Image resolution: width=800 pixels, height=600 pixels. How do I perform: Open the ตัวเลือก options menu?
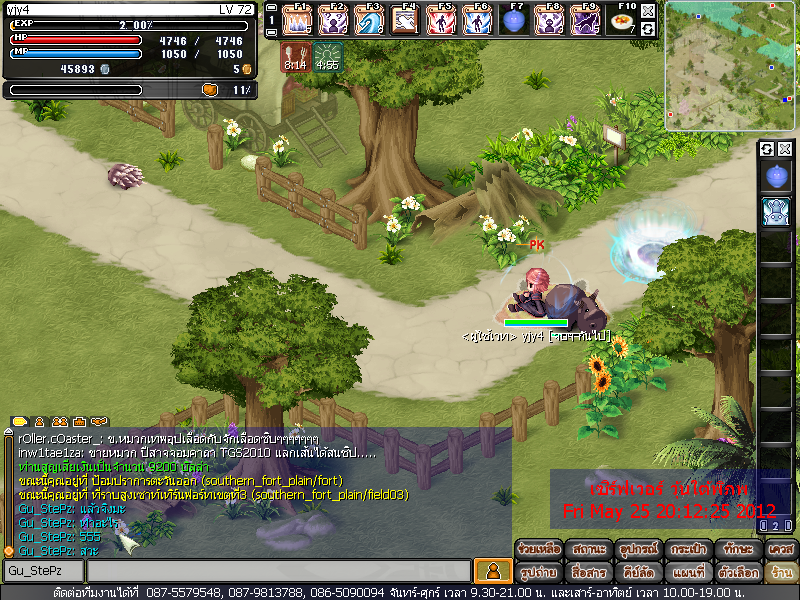pos(736,572)
